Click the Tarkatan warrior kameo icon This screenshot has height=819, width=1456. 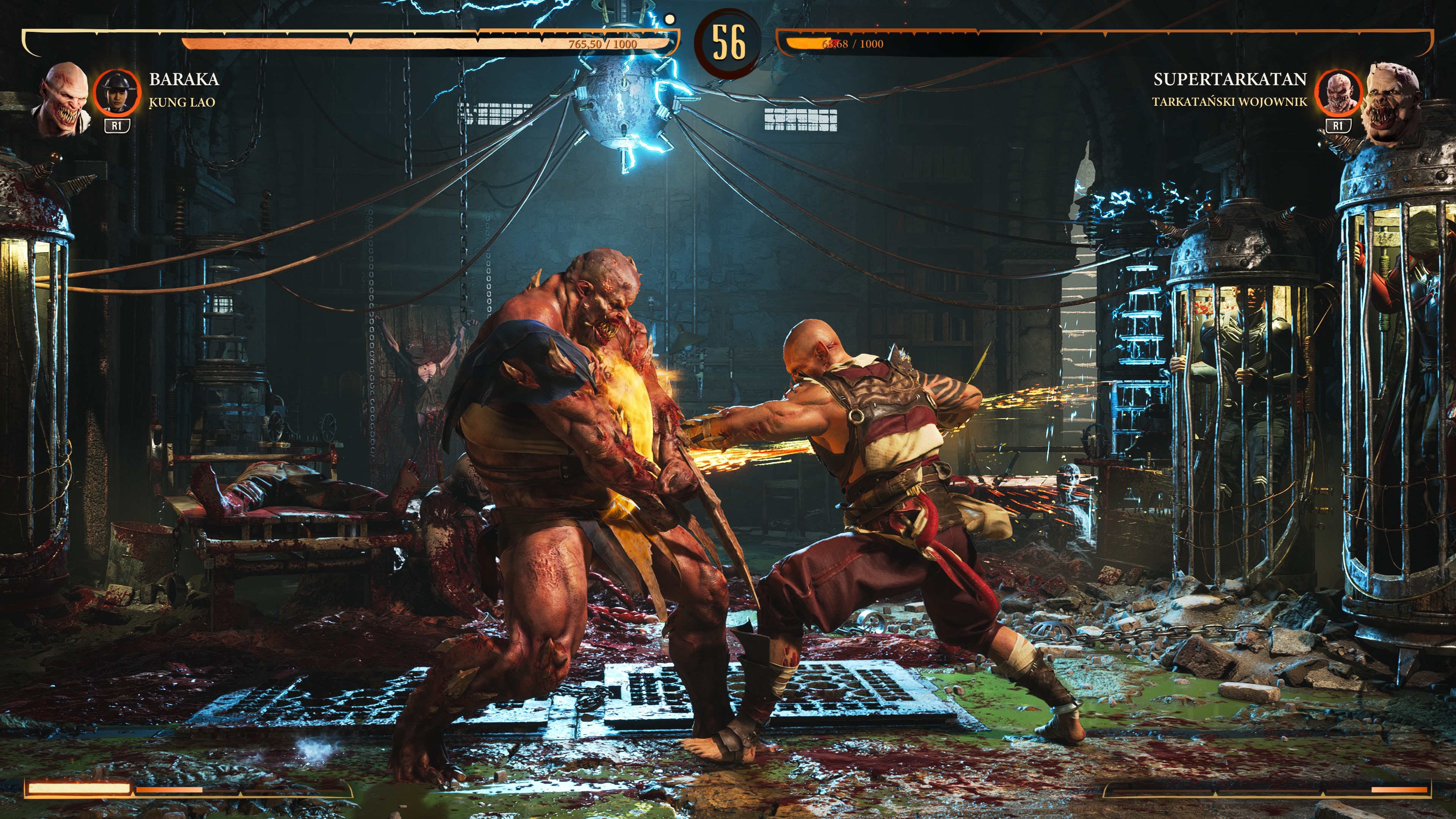click(1338, 91)
